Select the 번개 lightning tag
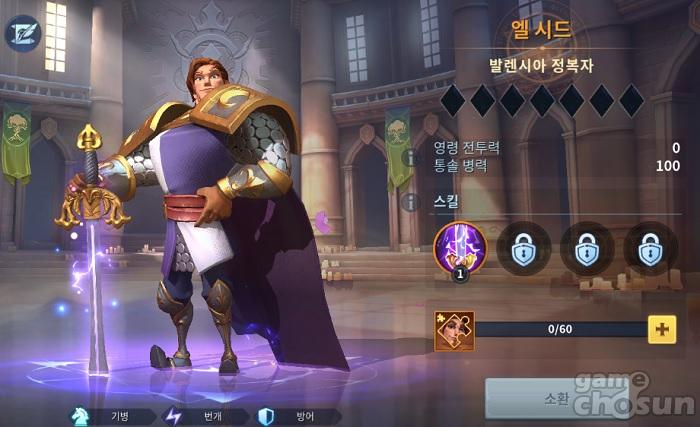The height and width of the screenshot is (427, 700). [201, 415]
